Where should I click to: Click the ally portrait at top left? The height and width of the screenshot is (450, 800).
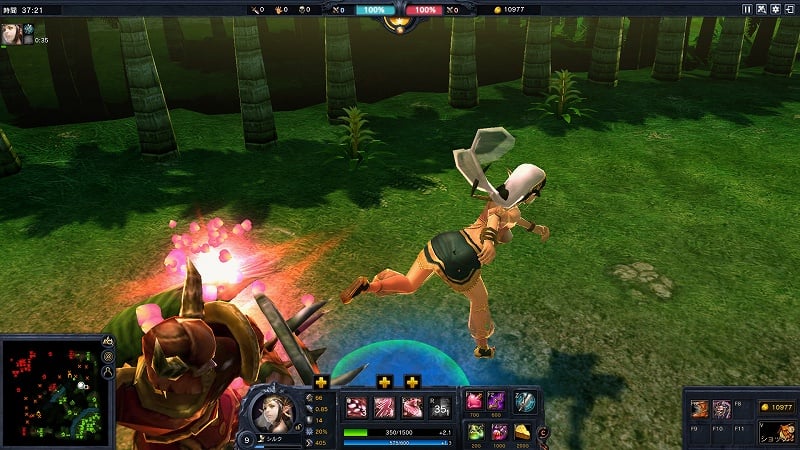click(12, 33)
